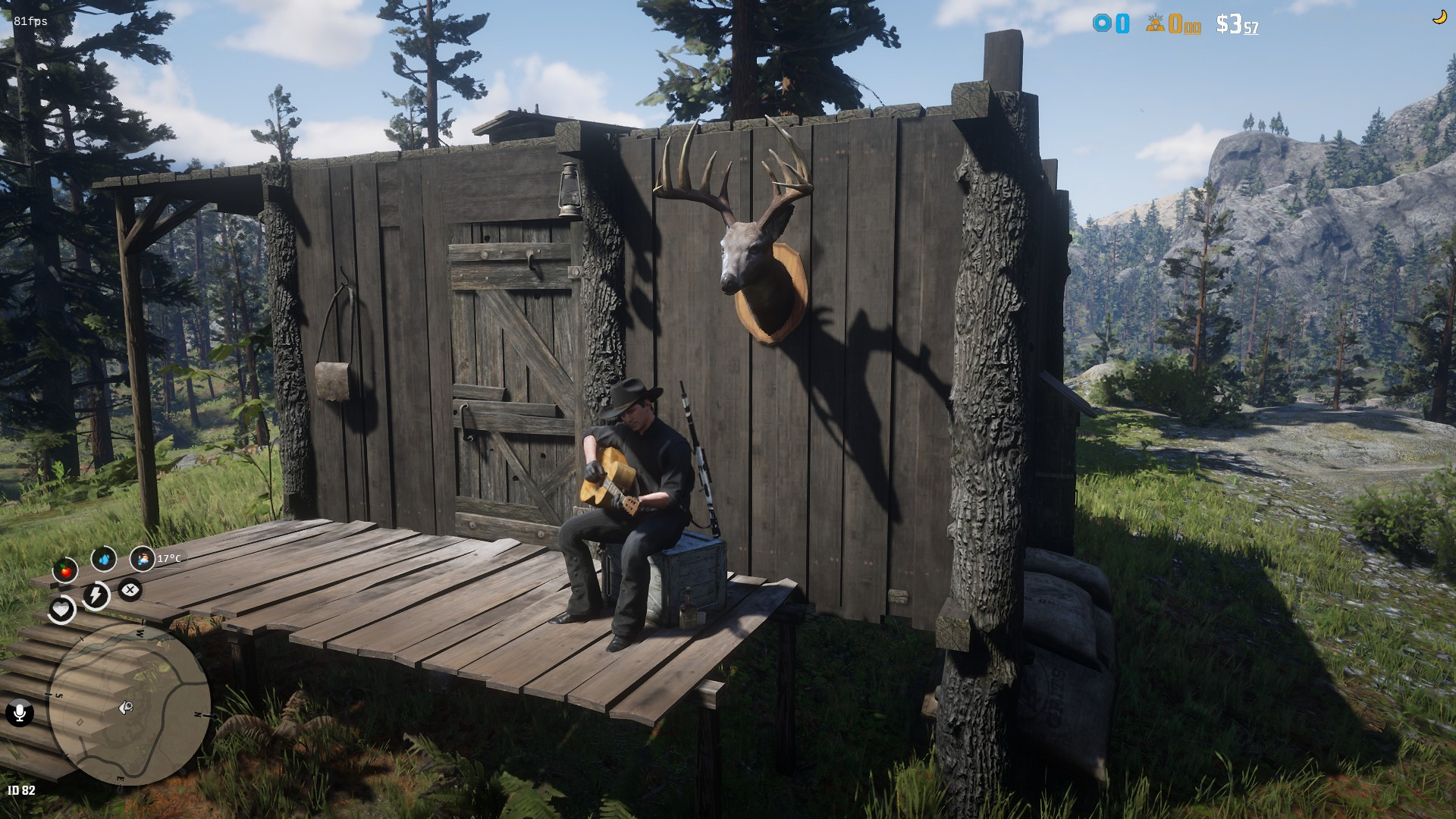Select the blue water drops thirst icon
This screenshot has width=1456, height=819.
(x=104, y=559)
